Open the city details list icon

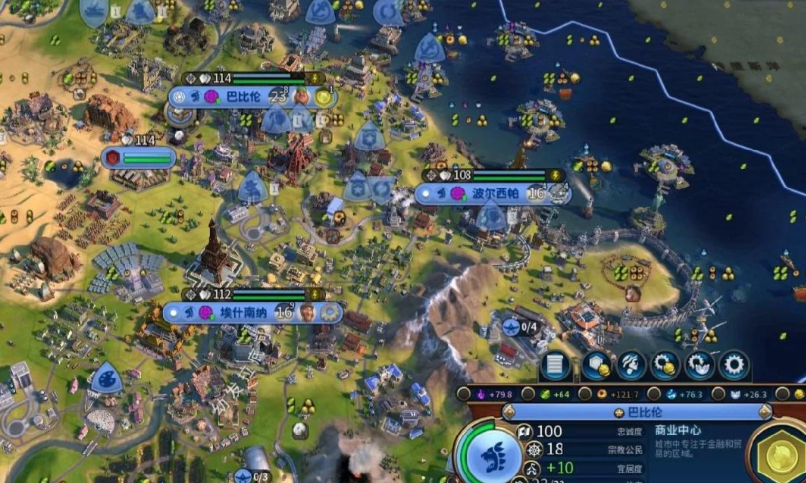556,365
